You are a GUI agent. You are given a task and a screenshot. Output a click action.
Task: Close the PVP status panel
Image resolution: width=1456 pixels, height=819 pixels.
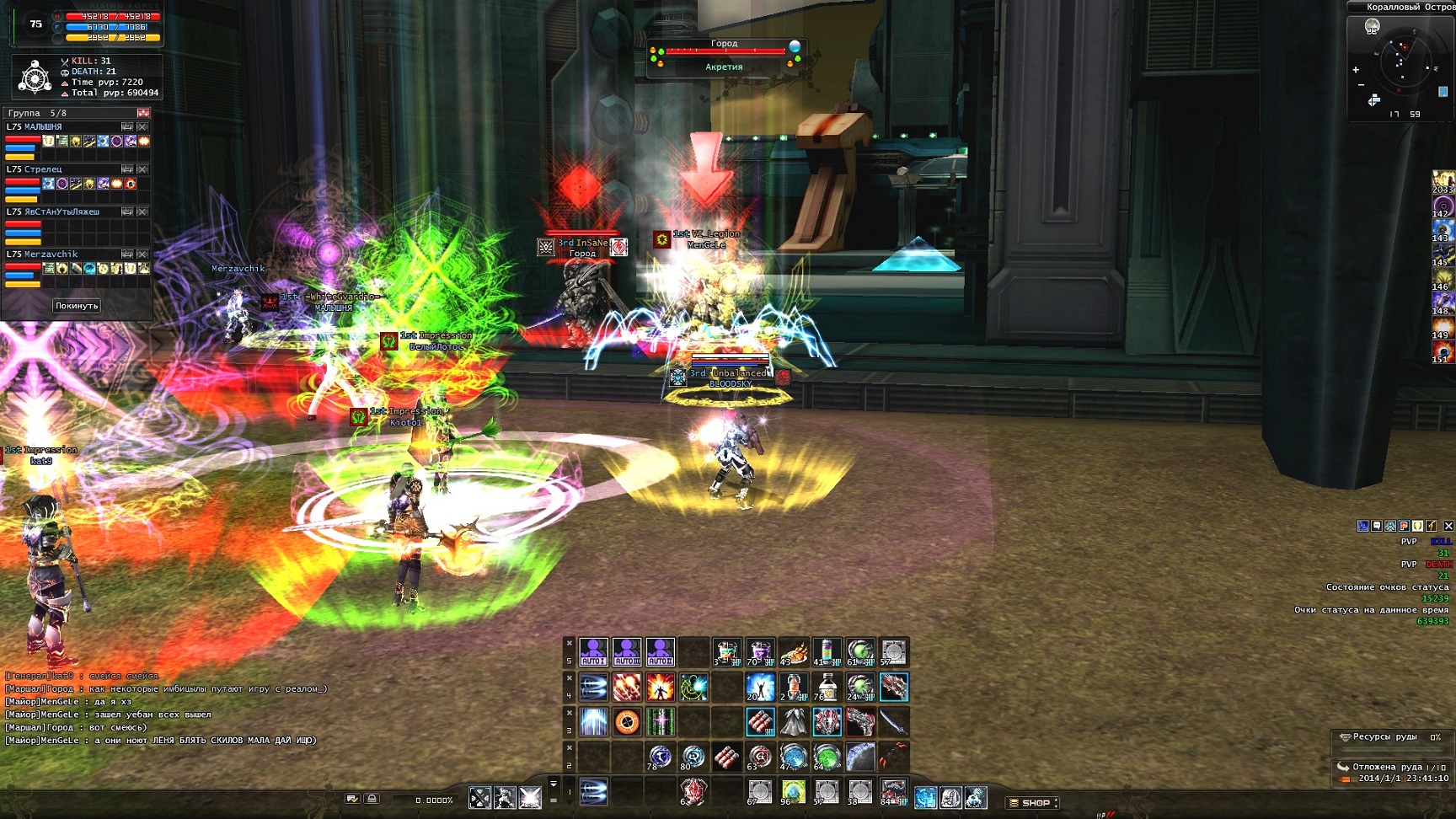(1448, 526)
